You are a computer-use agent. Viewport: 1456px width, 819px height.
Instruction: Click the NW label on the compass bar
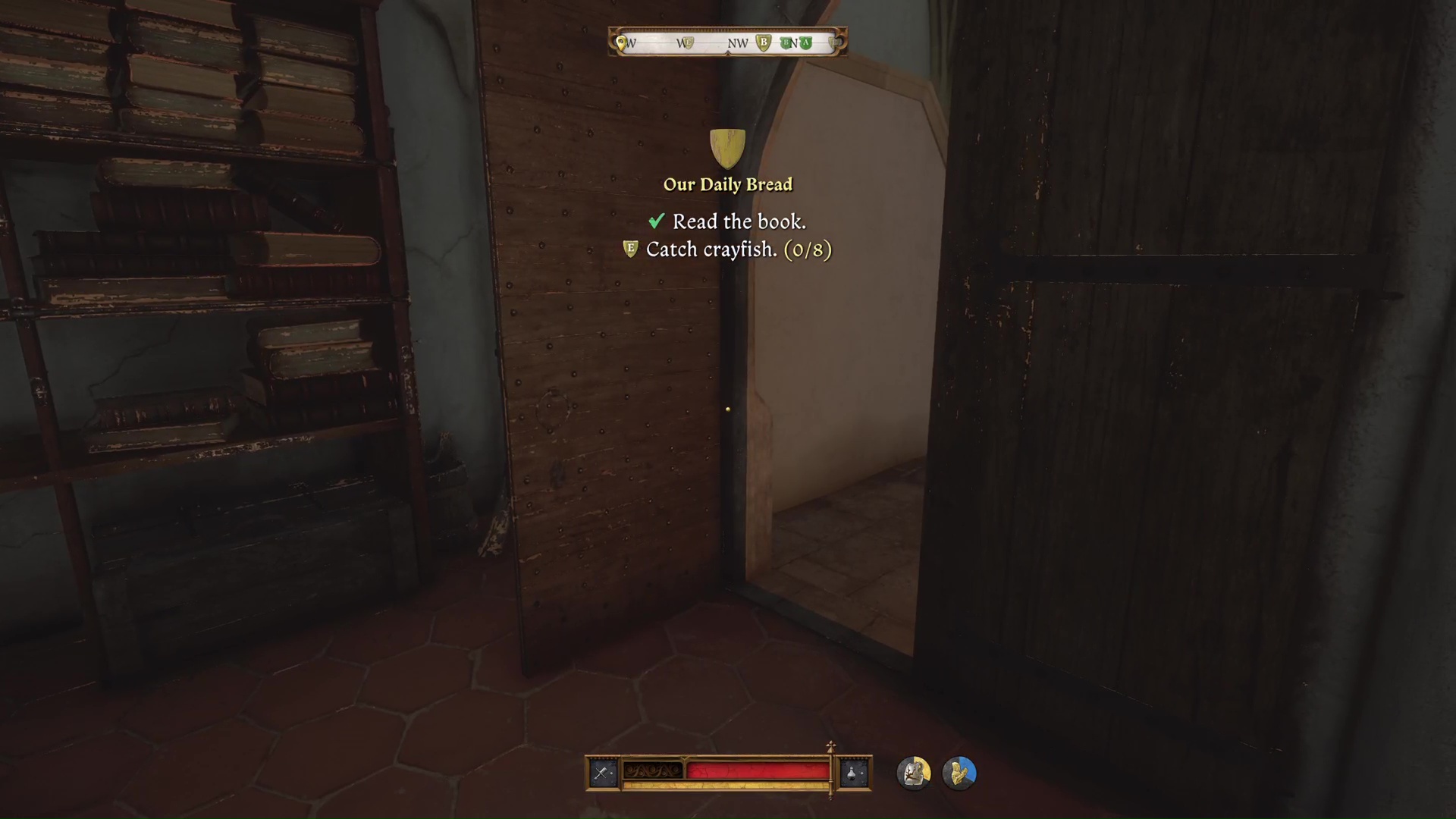click(736, 43)
